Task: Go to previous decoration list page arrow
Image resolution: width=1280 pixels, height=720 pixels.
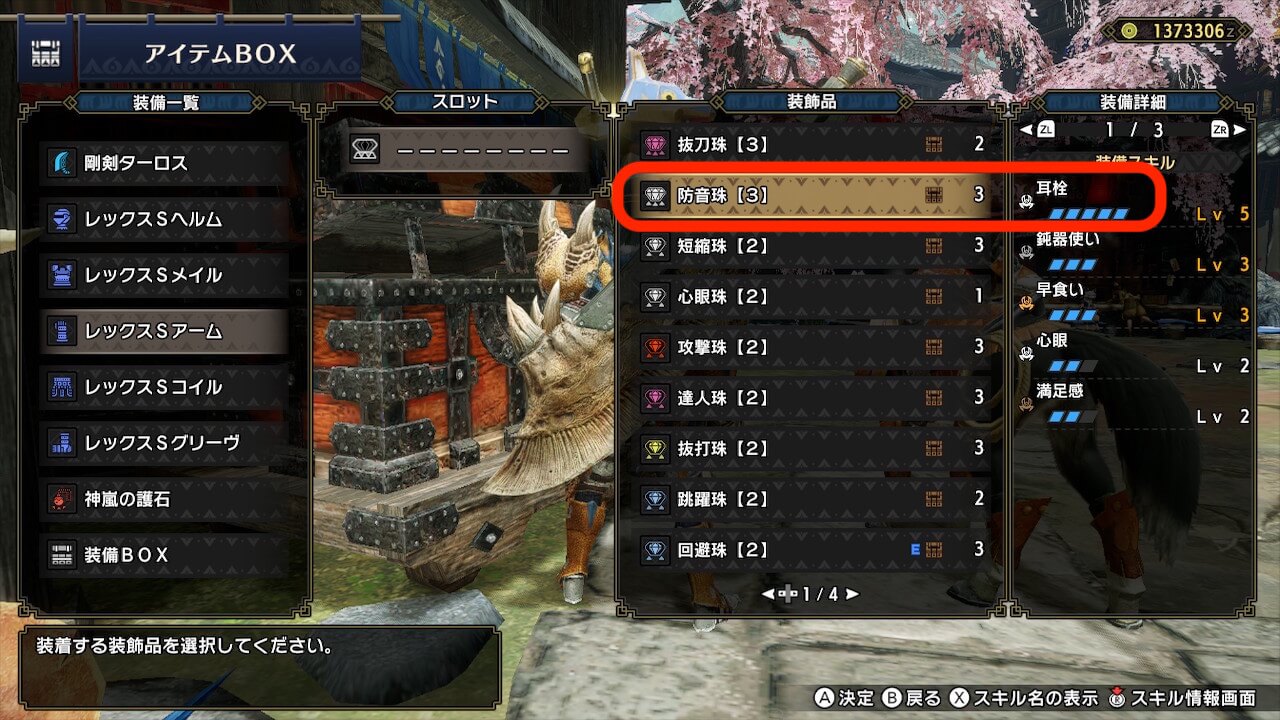Action: pos(768,594)
